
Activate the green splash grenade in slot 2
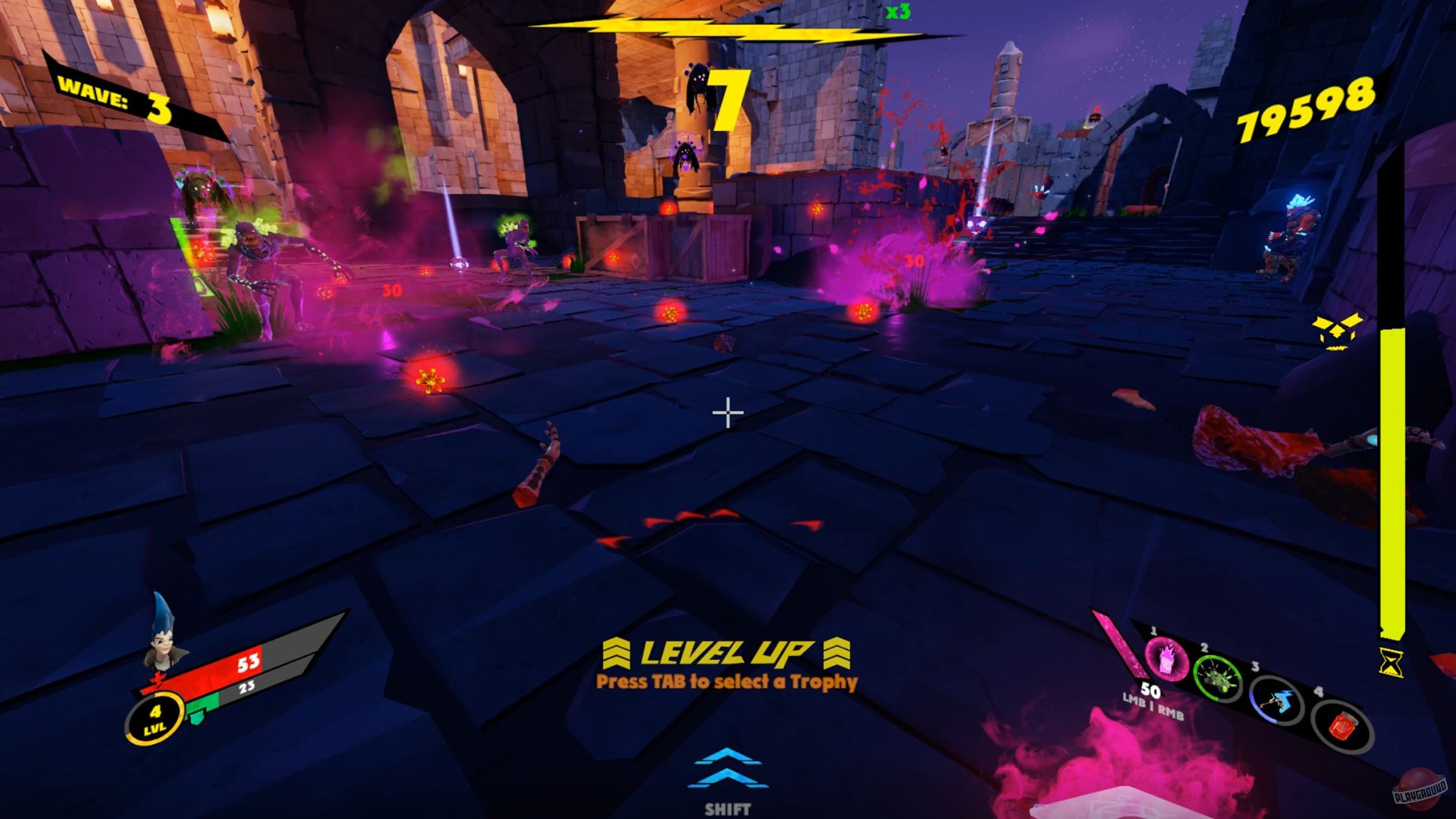[1218, 679]
